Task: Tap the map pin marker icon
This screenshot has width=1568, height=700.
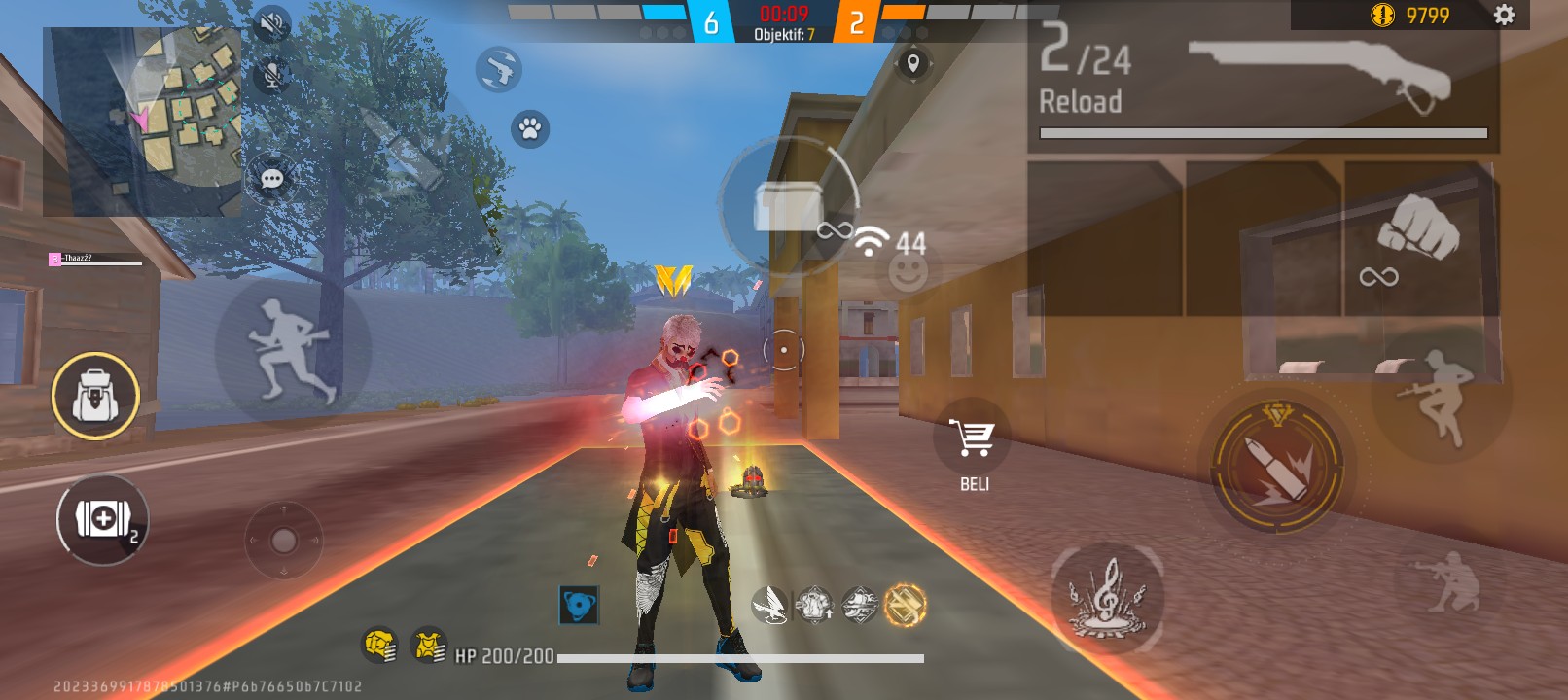Action: (x=912, y=64)
